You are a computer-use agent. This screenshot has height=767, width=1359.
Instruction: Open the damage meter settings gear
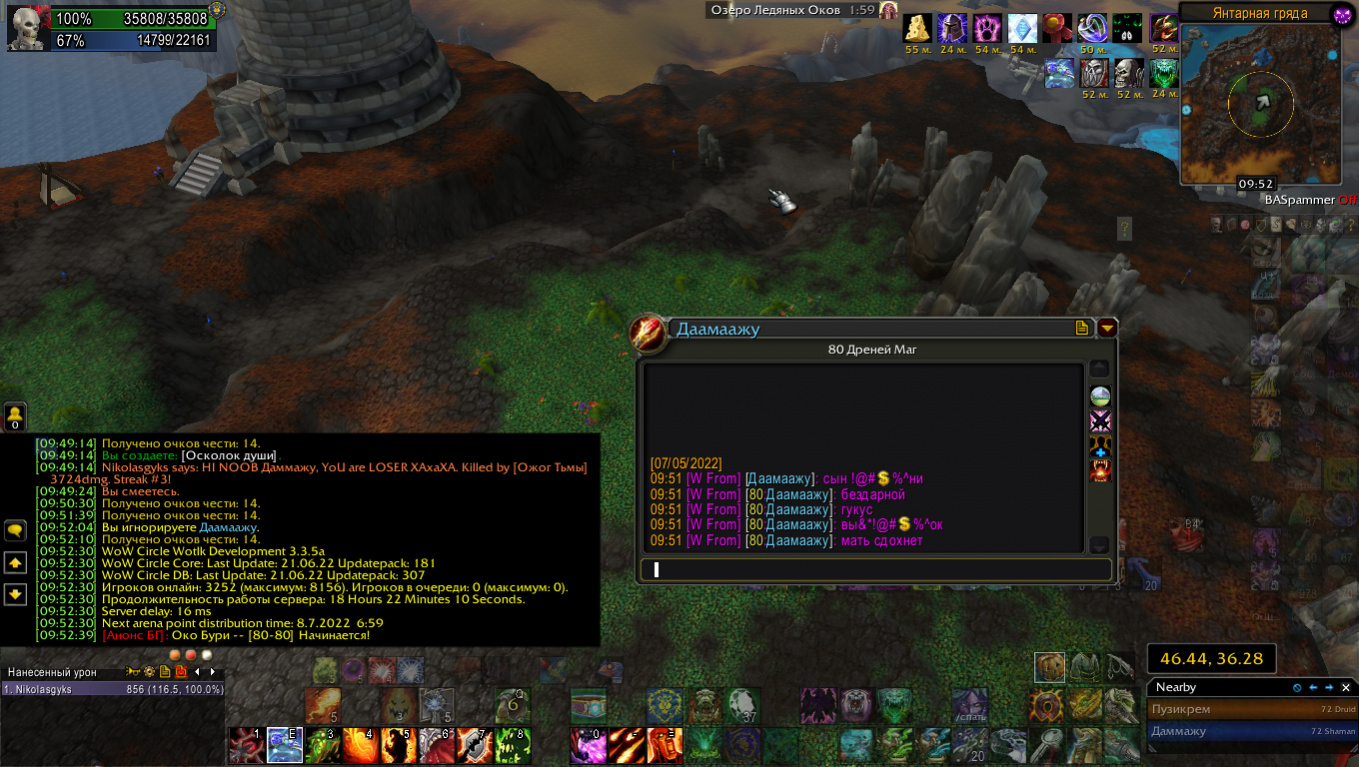coord(150,672)
